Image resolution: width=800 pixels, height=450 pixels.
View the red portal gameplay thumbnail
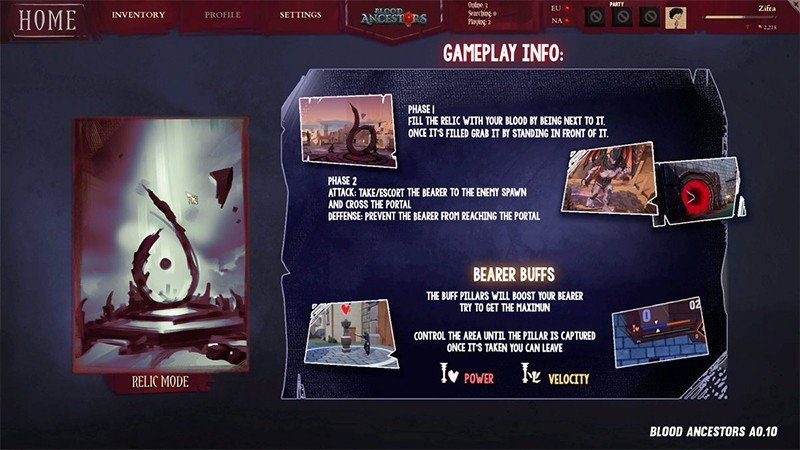click(x=704, y=185)
